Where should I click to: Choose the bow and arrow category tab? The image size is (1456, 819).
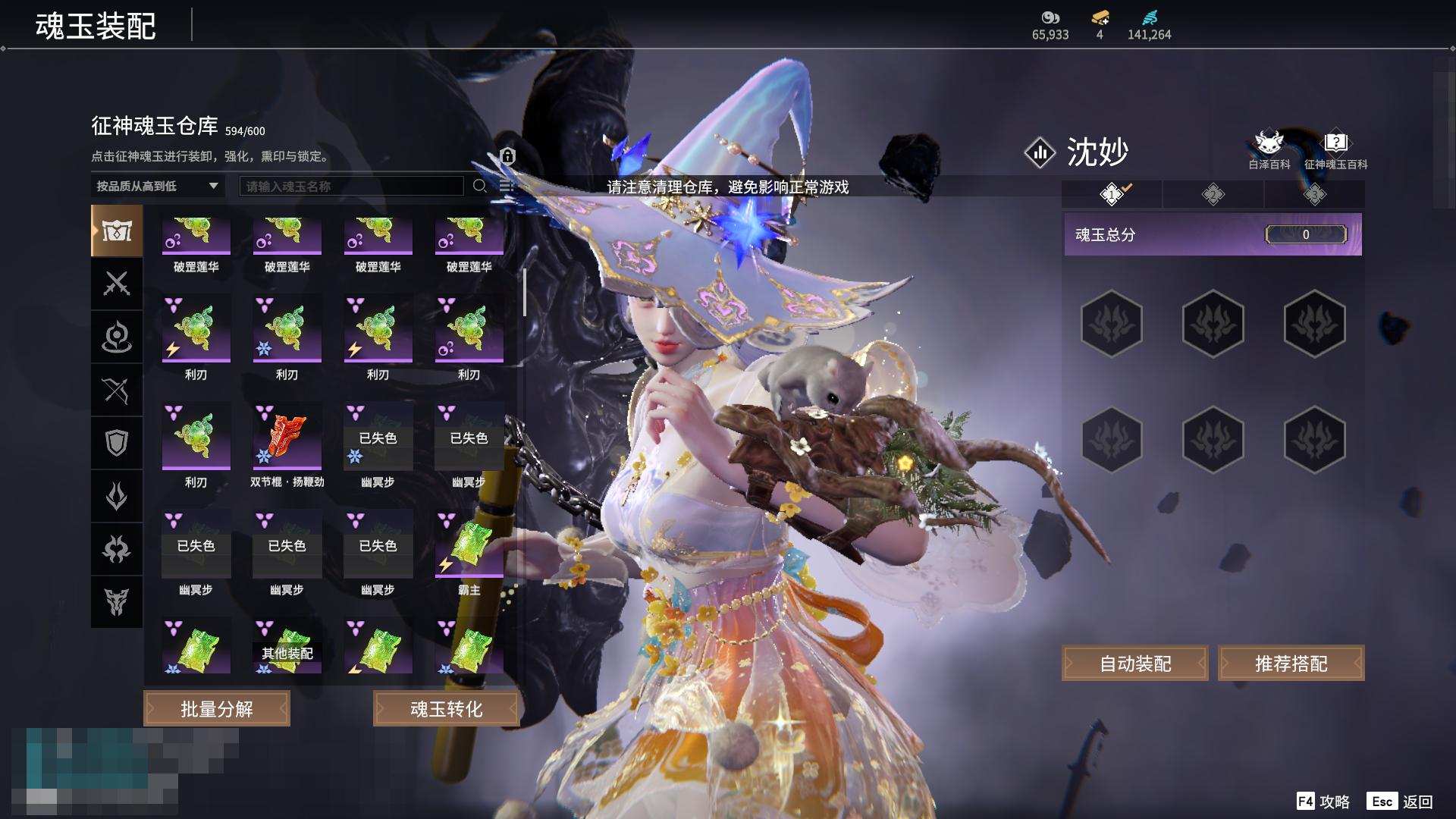tap(117, 390)
